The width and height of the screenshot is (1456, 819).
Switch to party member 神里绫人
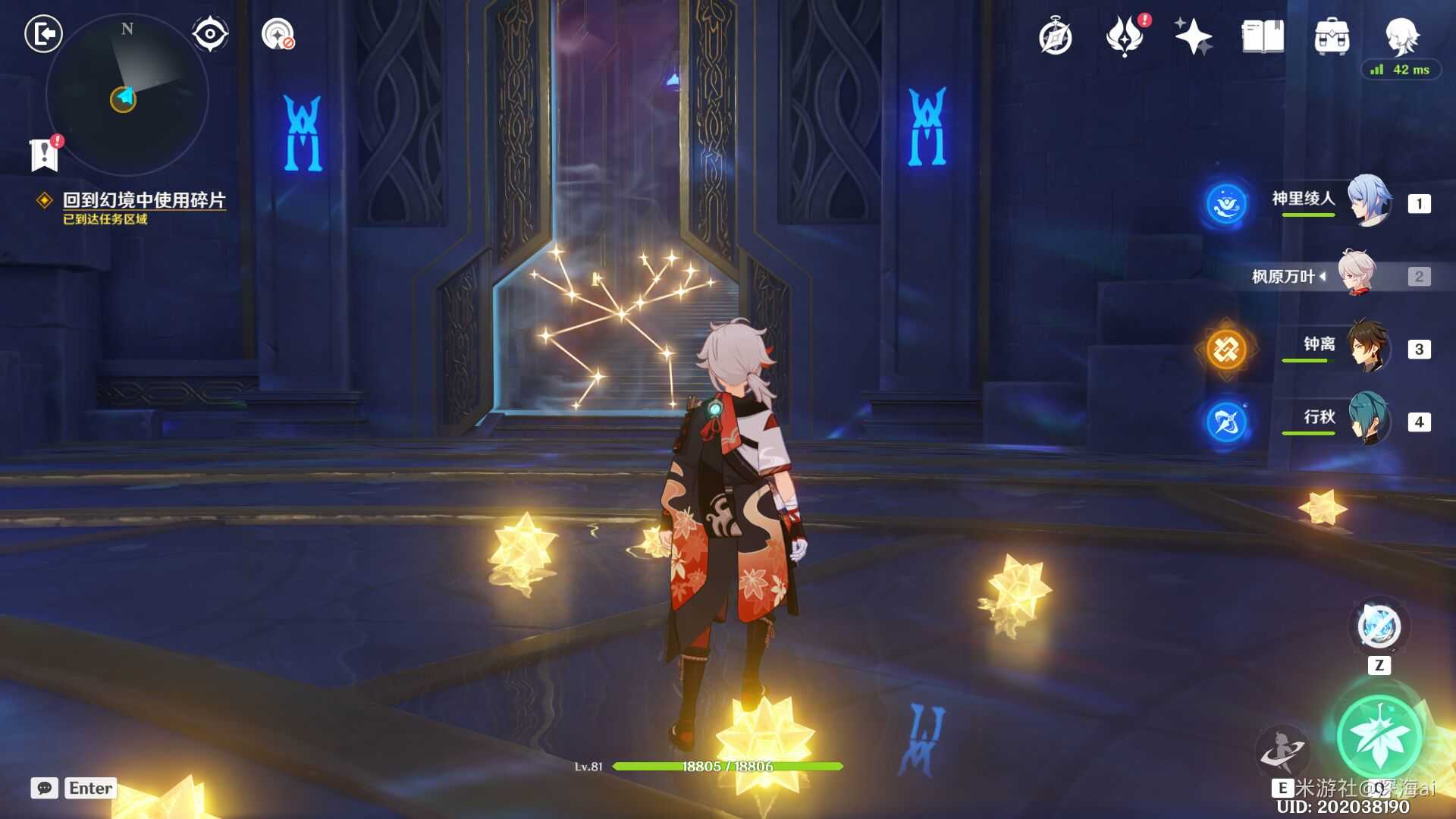1369,202
